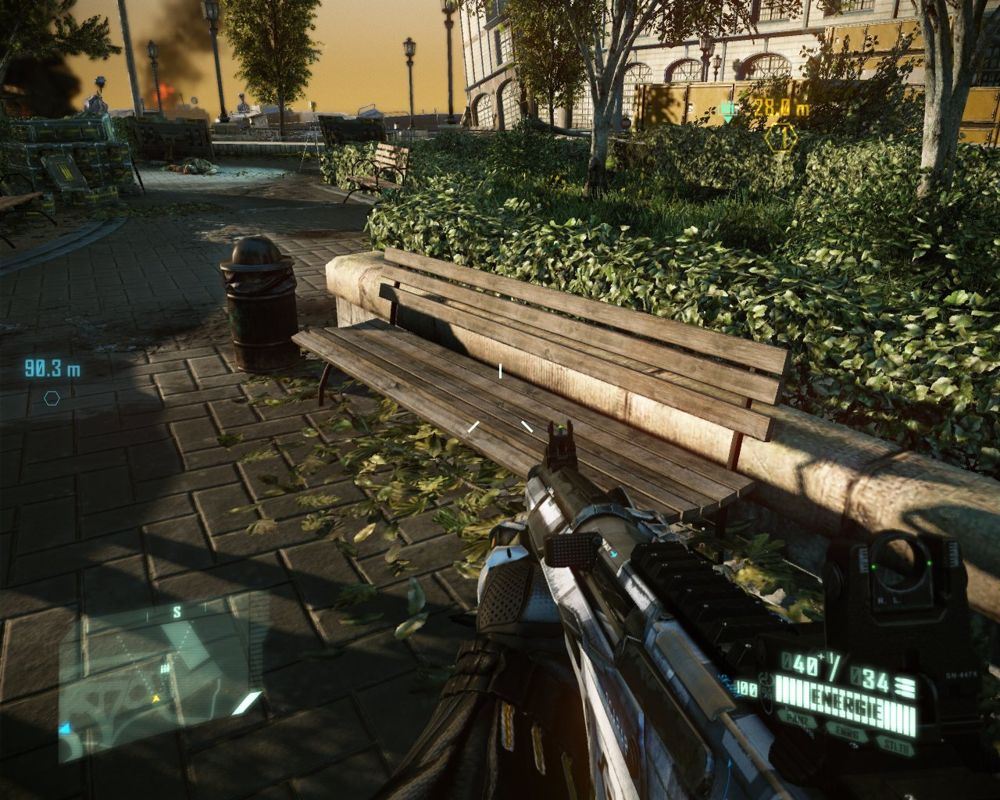Select the white hexagon waypoint marker
This screenshot has width=1000, height=800.
coord(51,398)
